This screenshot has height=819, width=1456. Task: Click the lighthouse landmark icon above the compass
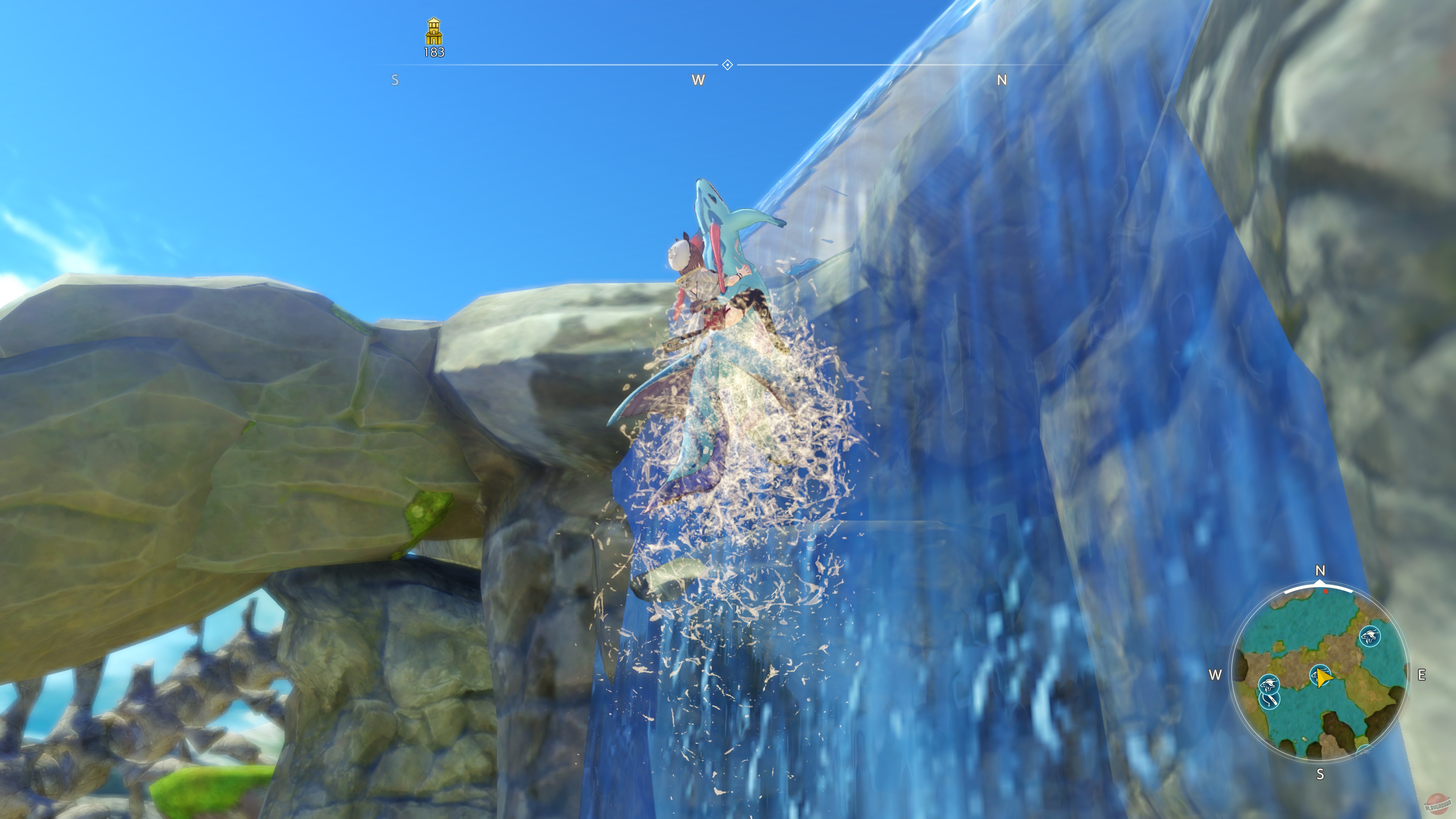pos(433,30)
